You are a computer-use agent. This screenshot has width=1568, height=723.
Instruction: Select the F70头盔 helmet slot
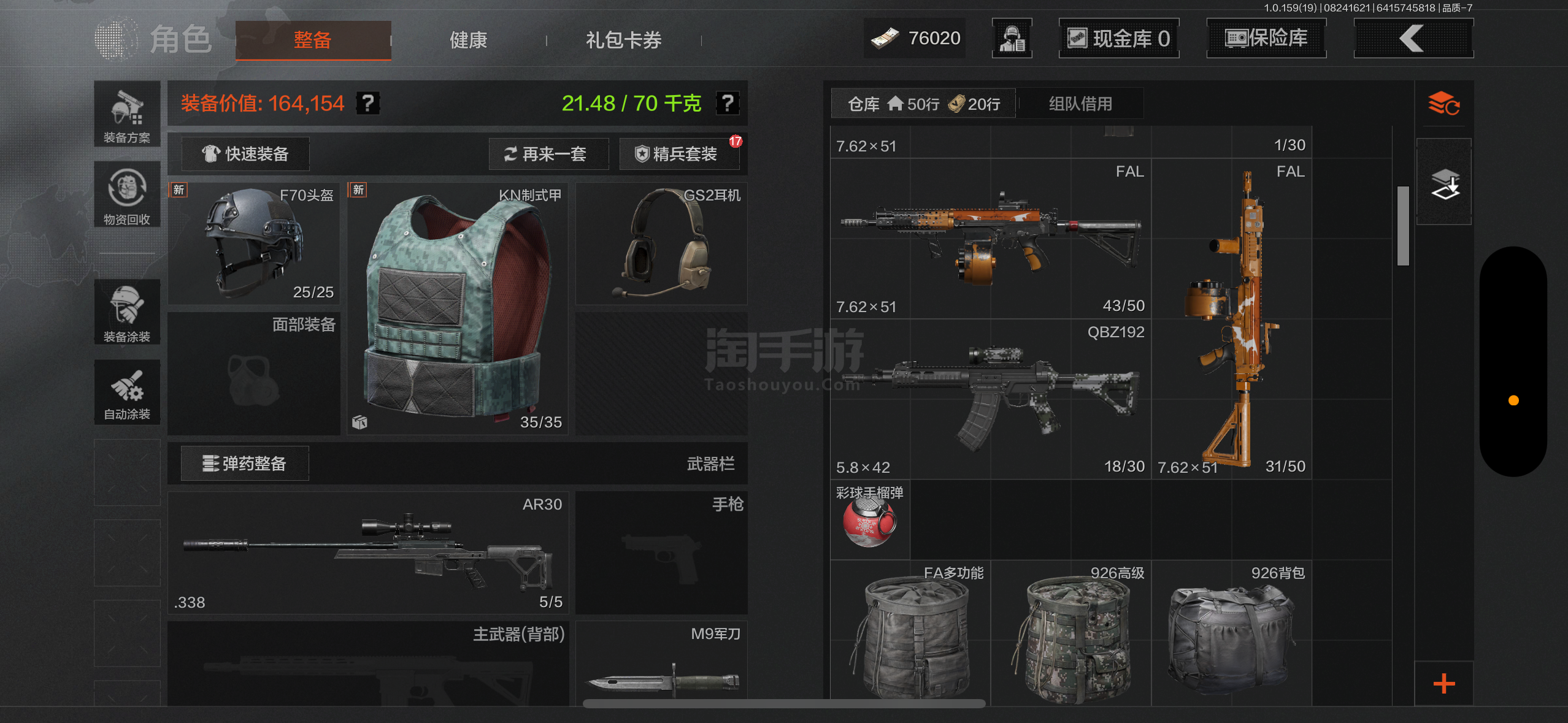click(253, 244)
